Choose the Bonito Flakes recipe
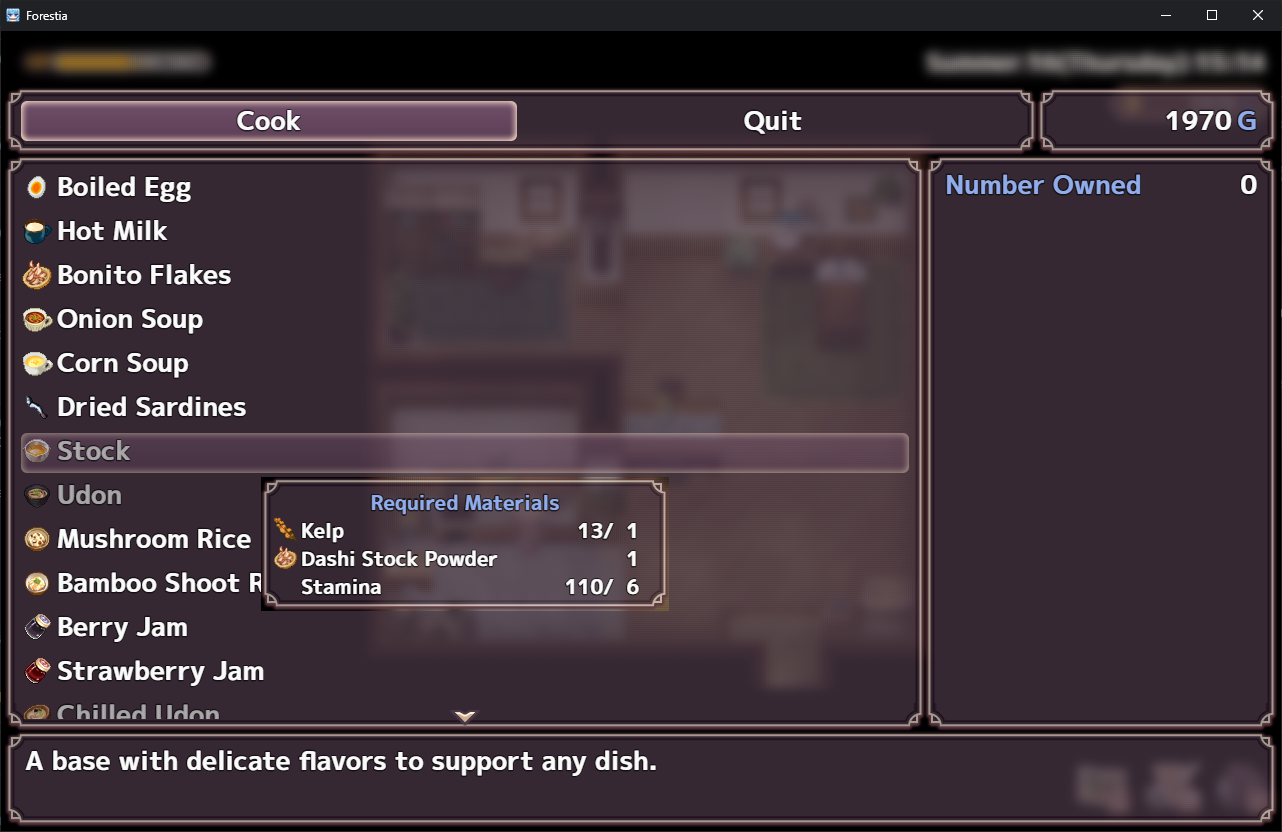Screen dimensions: 1282x832 point(144,275)
